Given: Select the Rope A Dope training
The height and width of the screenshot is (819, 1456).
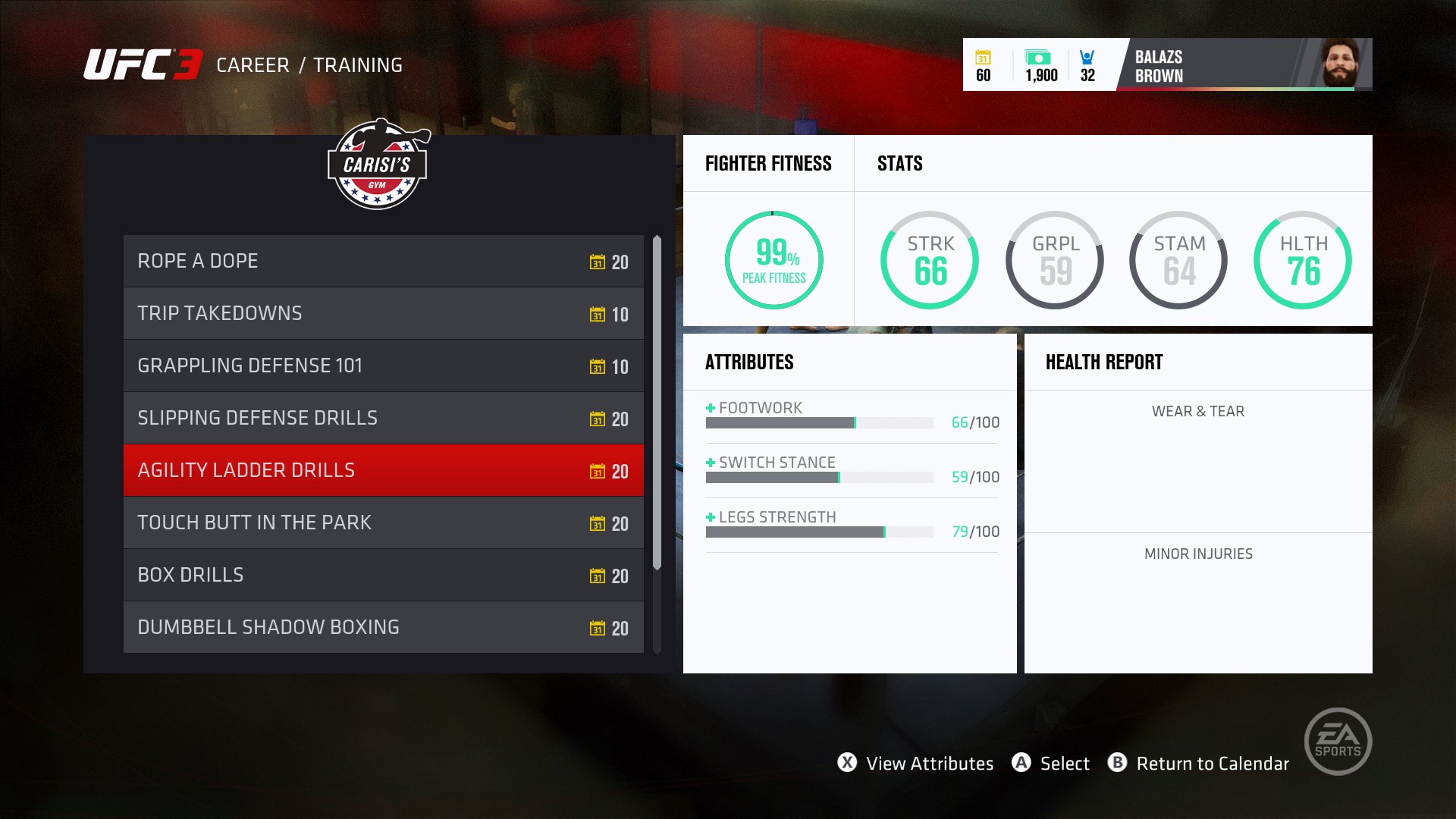Looking at the screenshot, I should [383, 262].
